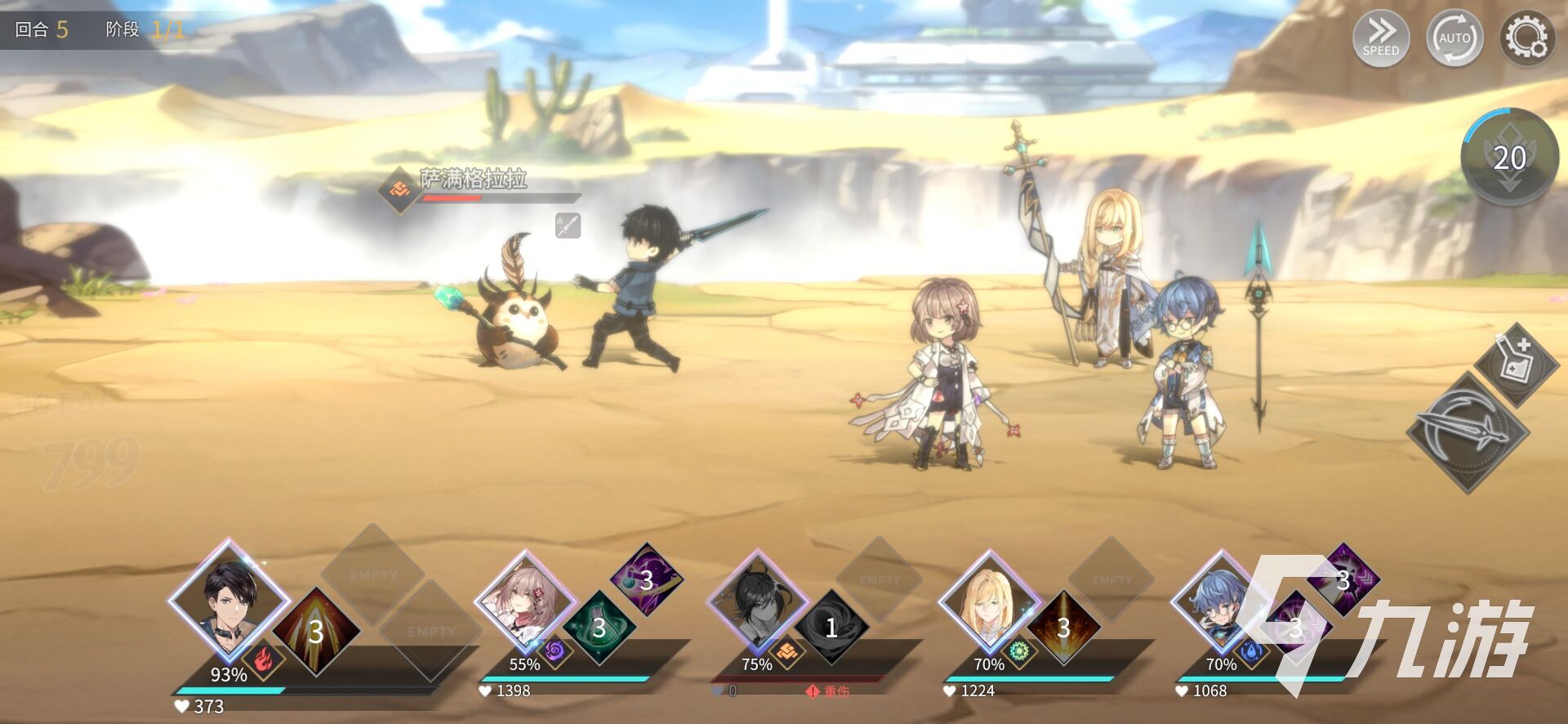This screenshot has height=724, width=1568.
Task: Click the green sun element badge
Action: (x=1019, y=652)
